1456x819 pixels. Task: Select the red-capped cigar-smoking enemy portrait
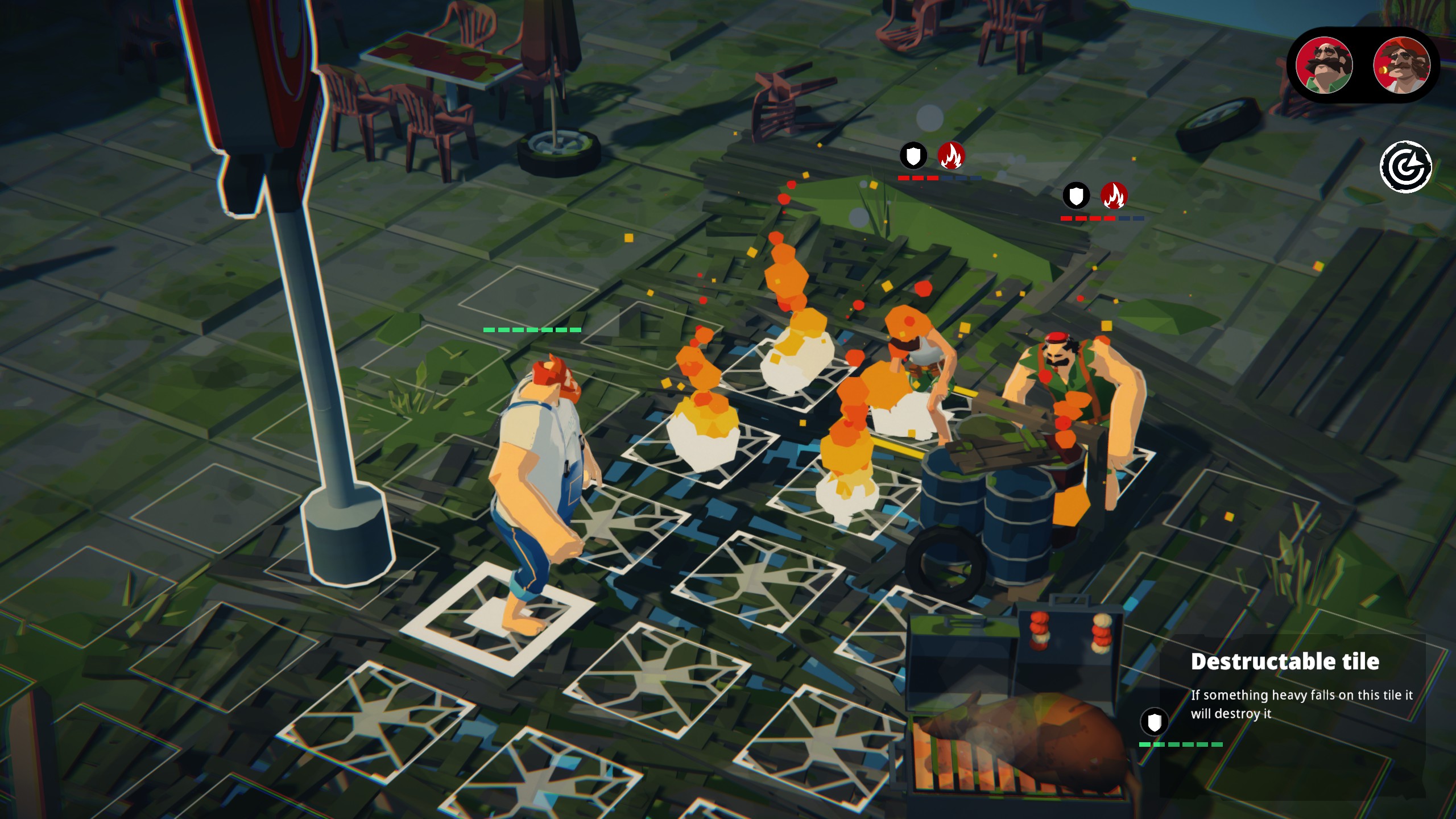pos(1401,65)
